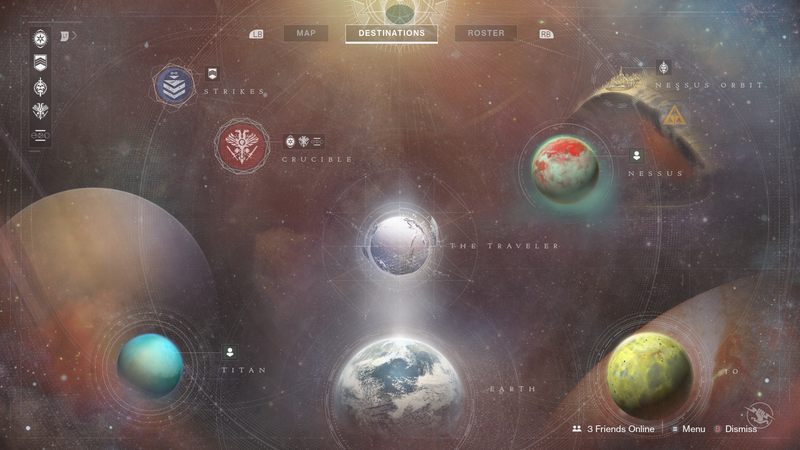Open the Nessus Orbit ship marker

pos(663,68)
